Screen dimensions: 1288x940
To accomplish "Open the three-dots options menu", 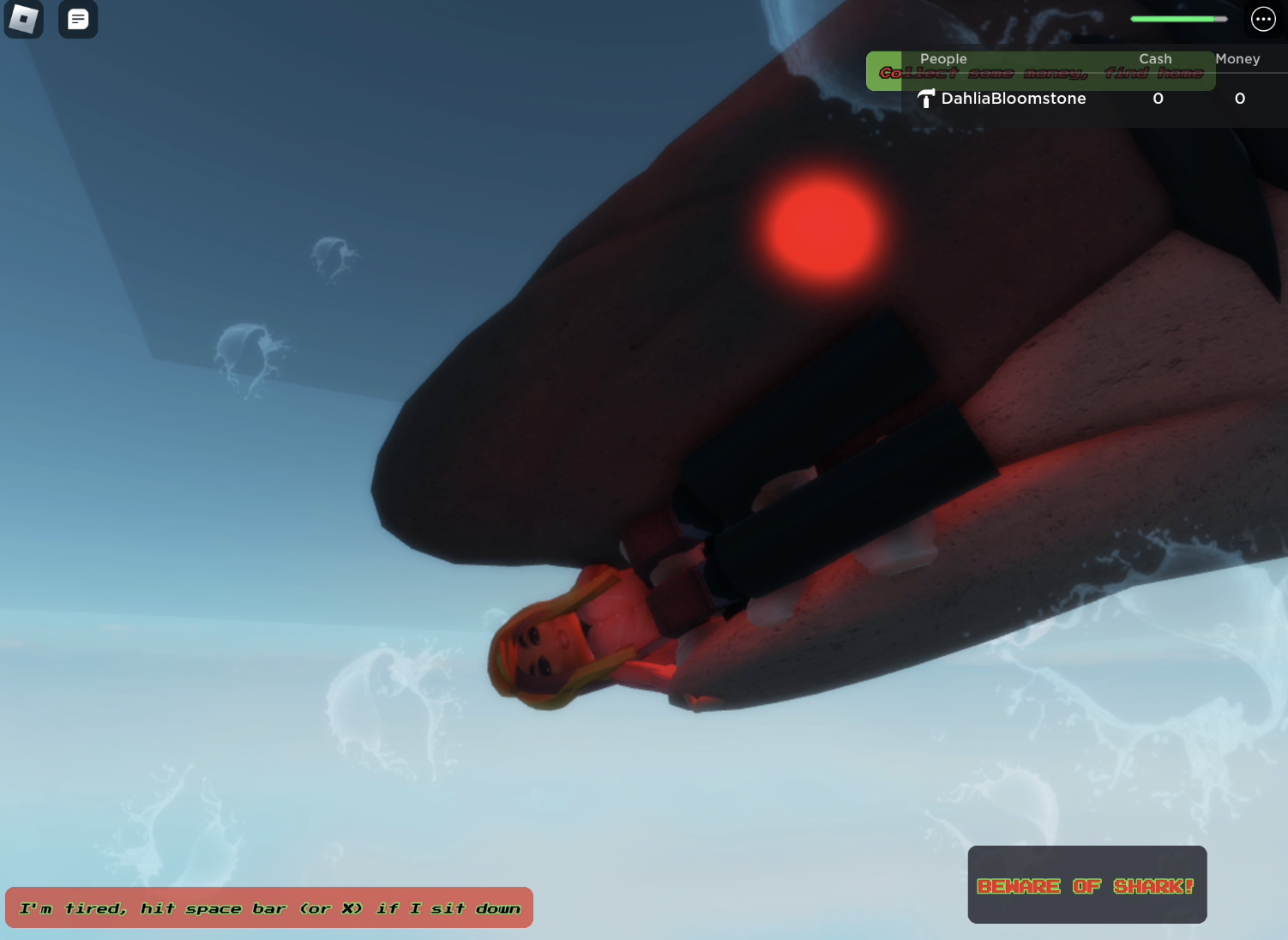I will pos(1263,19).
